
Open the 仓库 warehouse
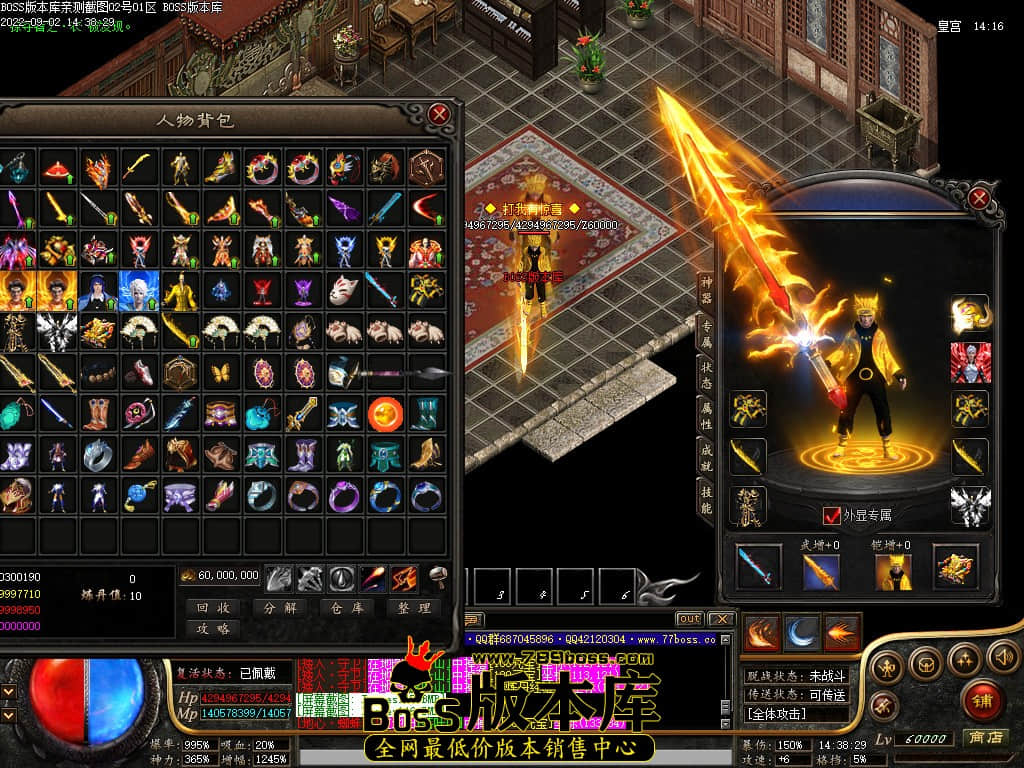[346, 607]
